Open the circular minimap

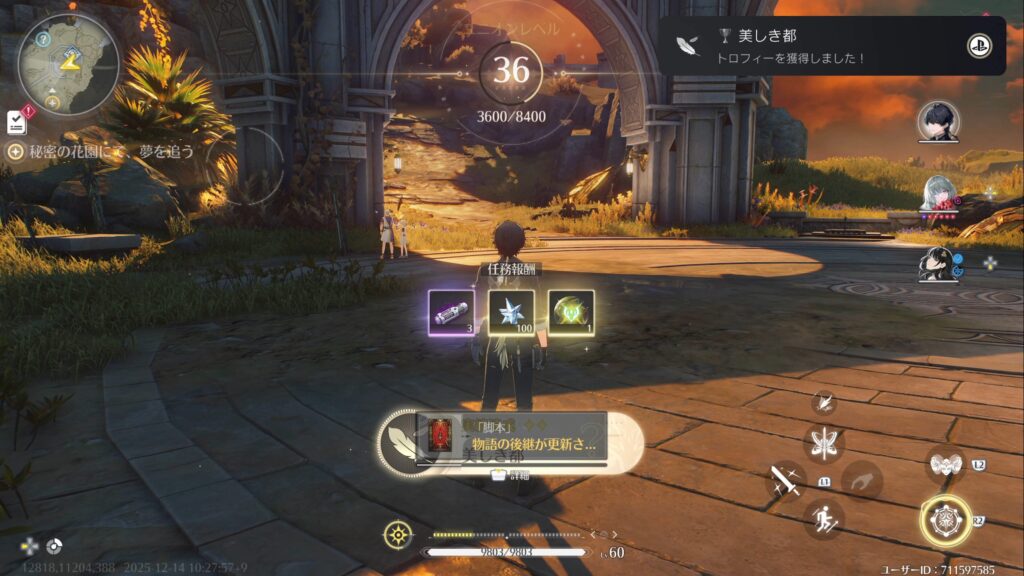pyautogui.click(x=68, y=61)
